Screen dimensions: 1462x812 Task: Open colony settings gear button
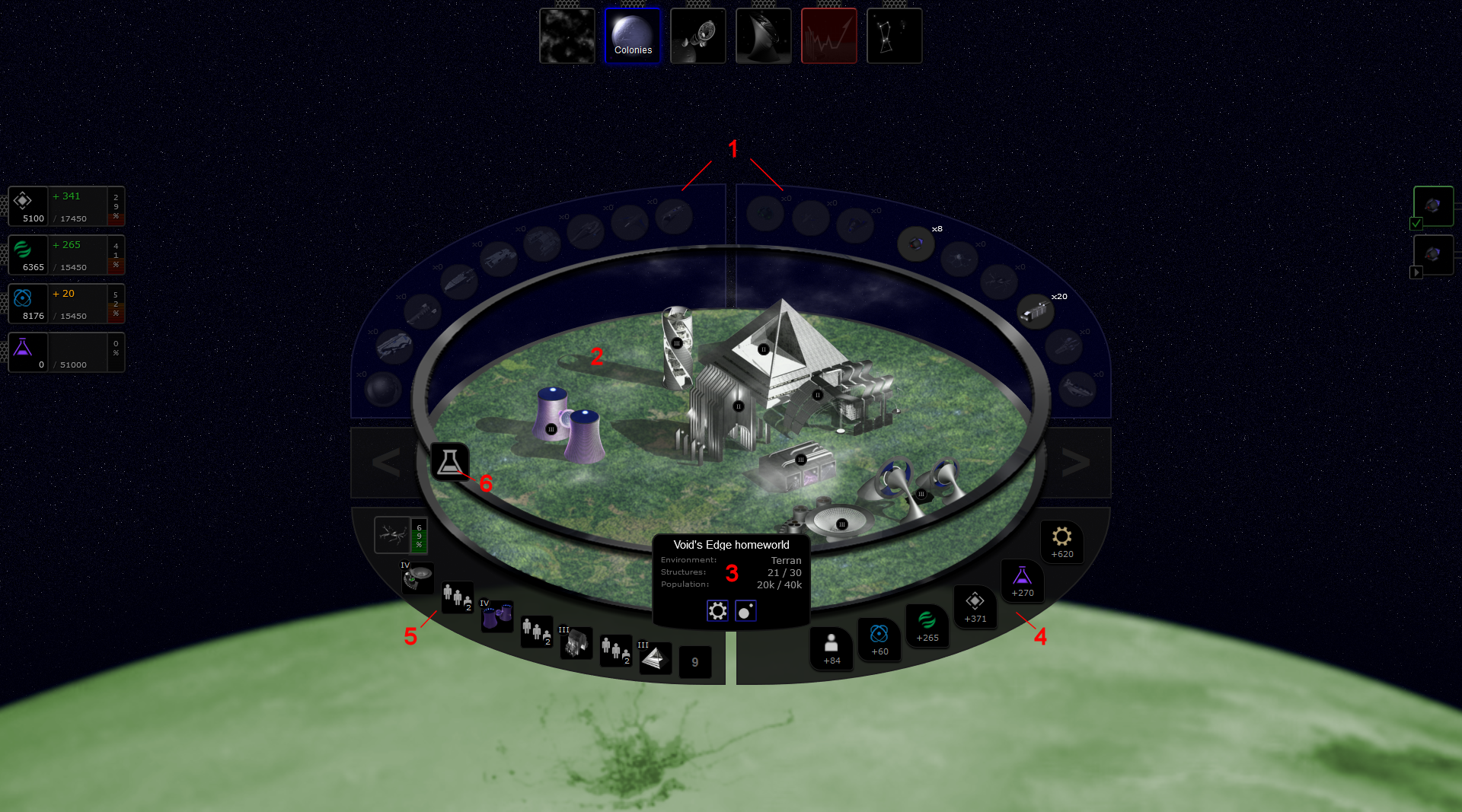pos(717,611)
